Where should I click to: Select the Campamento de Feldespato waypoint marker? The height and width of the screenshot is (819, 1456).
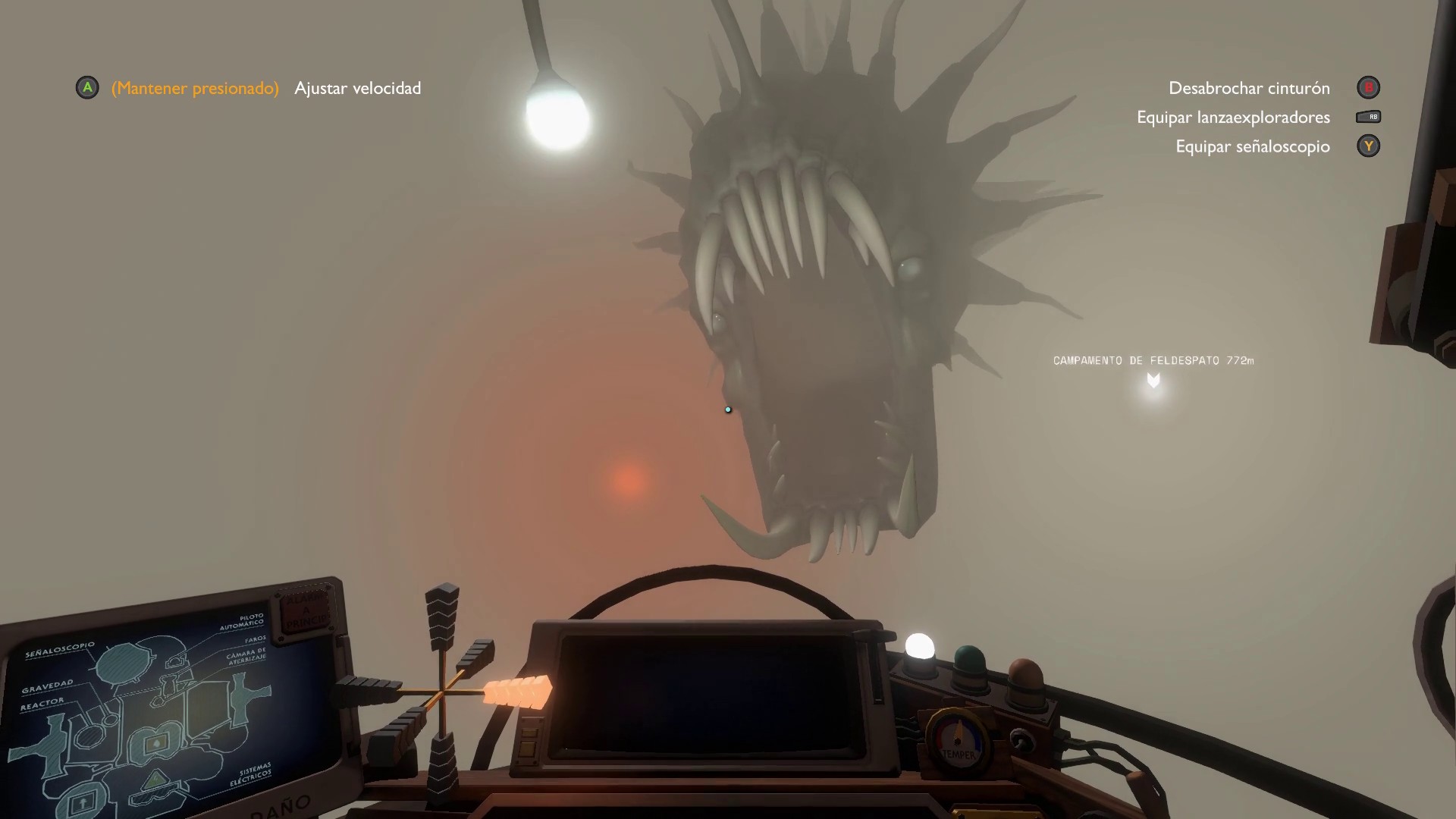click(1153, 380)
